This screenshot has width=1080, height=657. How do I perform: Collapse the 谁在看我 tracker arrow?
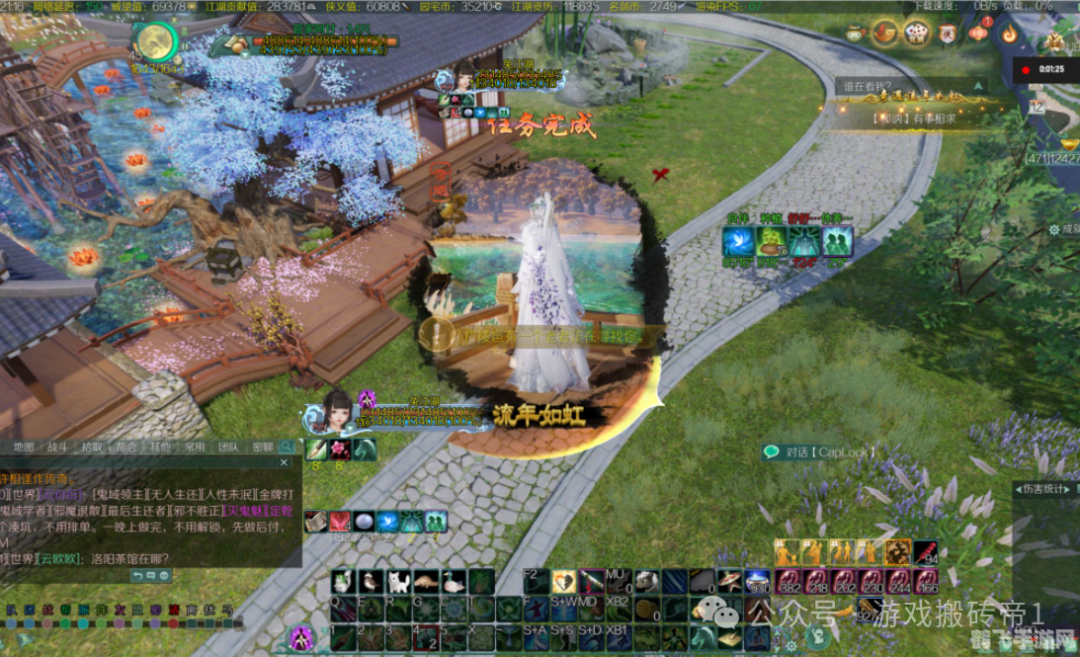tap(979, 87)
